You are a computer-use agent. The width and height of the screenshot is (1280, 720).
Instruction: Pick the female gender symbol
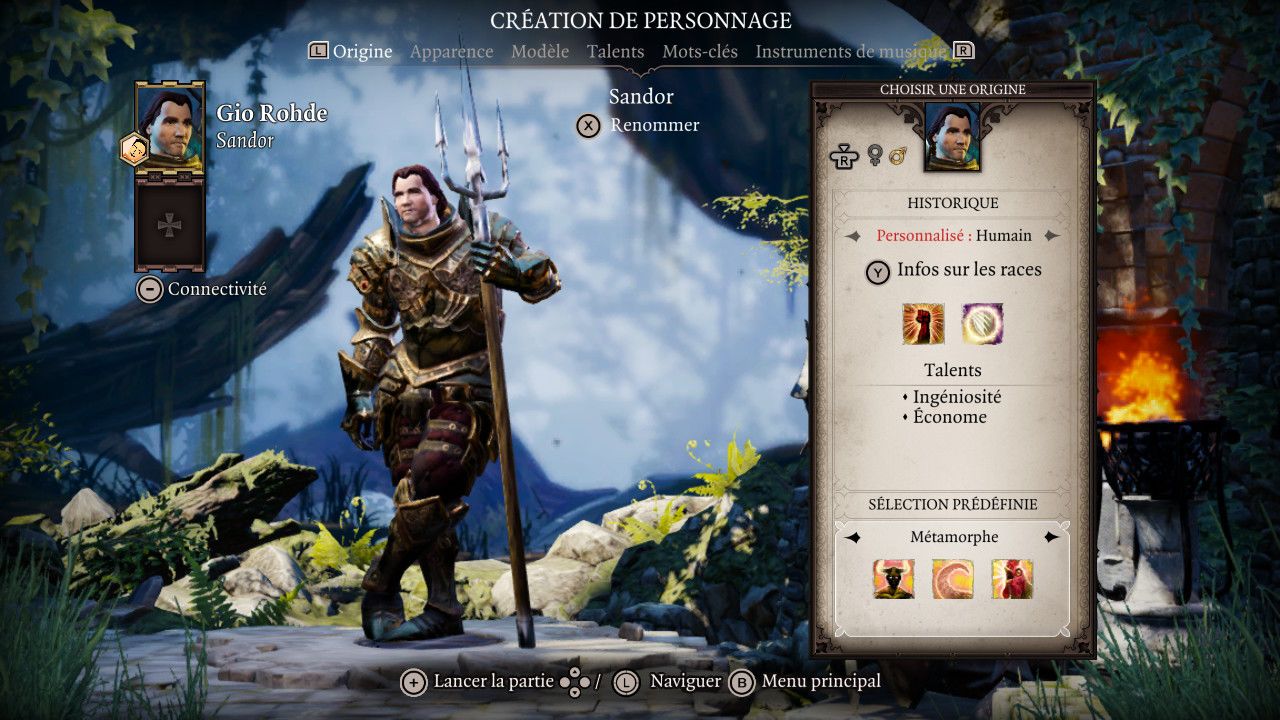875,155
